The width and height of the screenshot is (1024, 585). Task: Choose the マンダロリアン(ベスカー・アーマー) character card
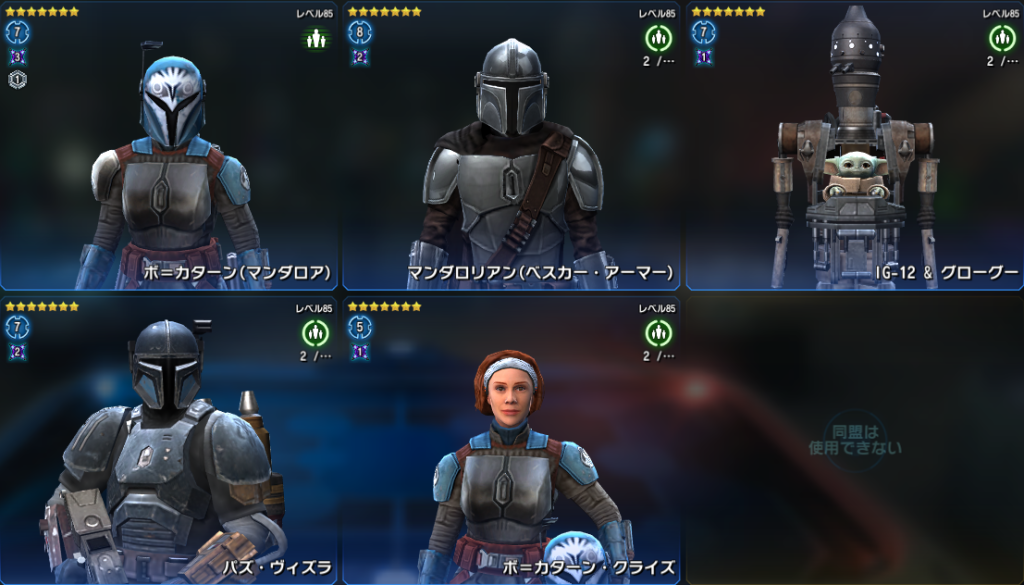(512, 150)
